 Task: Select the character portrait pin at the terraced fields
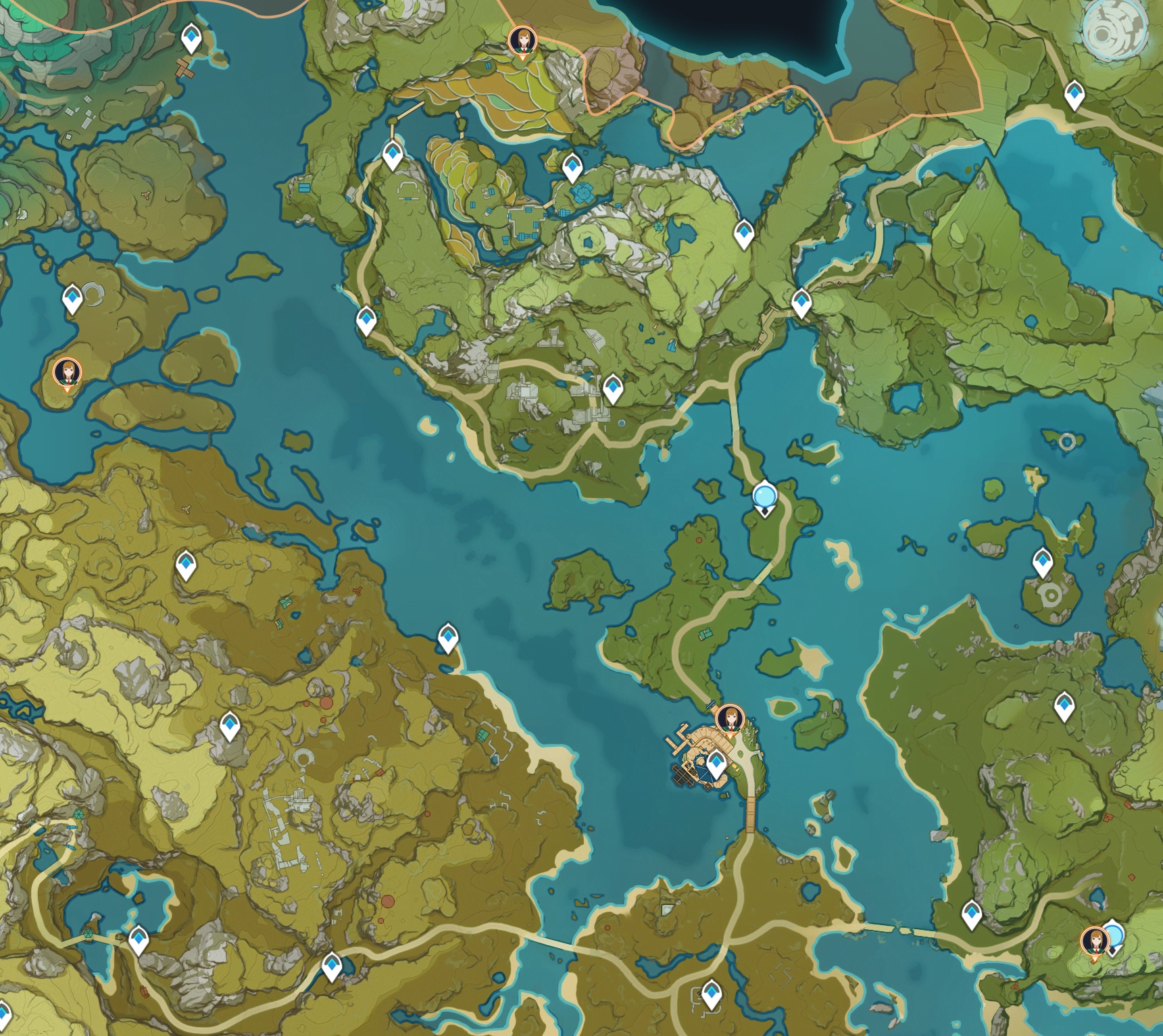(522, 41)
